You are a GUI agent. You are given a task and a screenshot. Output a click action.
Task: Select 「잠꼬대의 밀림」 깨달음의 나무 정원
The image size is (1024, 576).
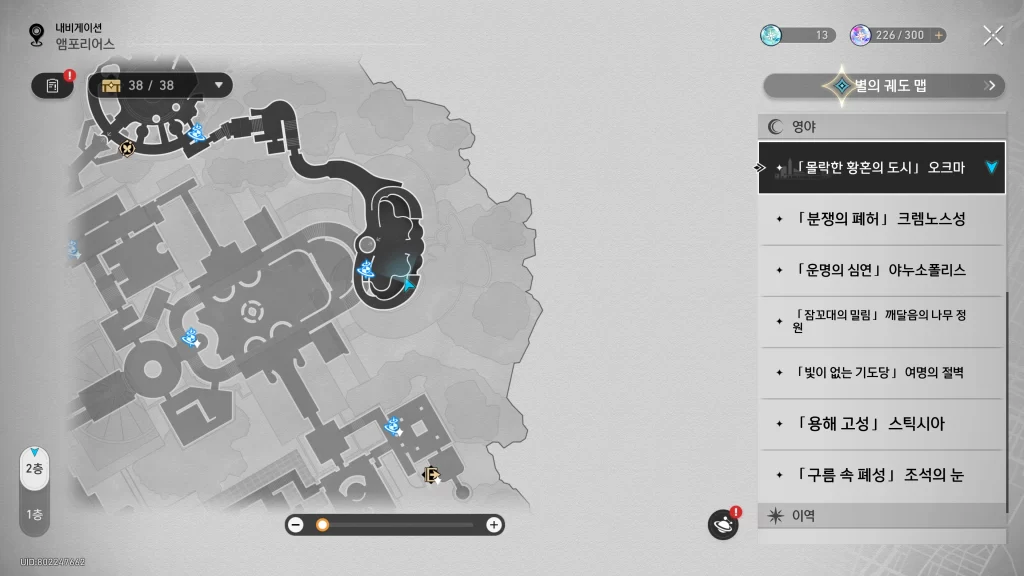tap(880, 321)
